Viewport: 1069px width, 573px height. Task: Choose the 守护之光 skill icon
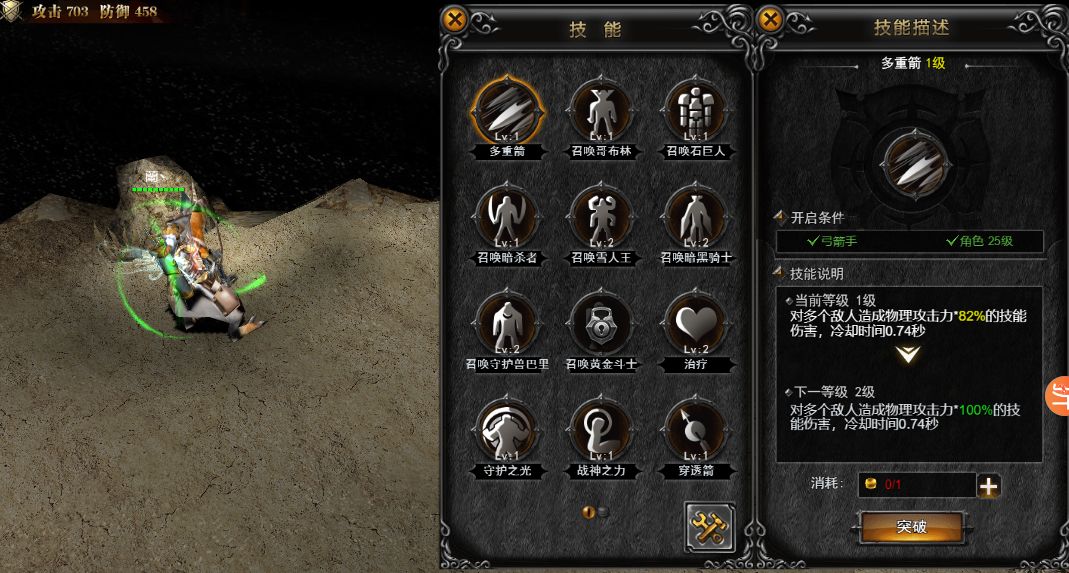[507, 430]
